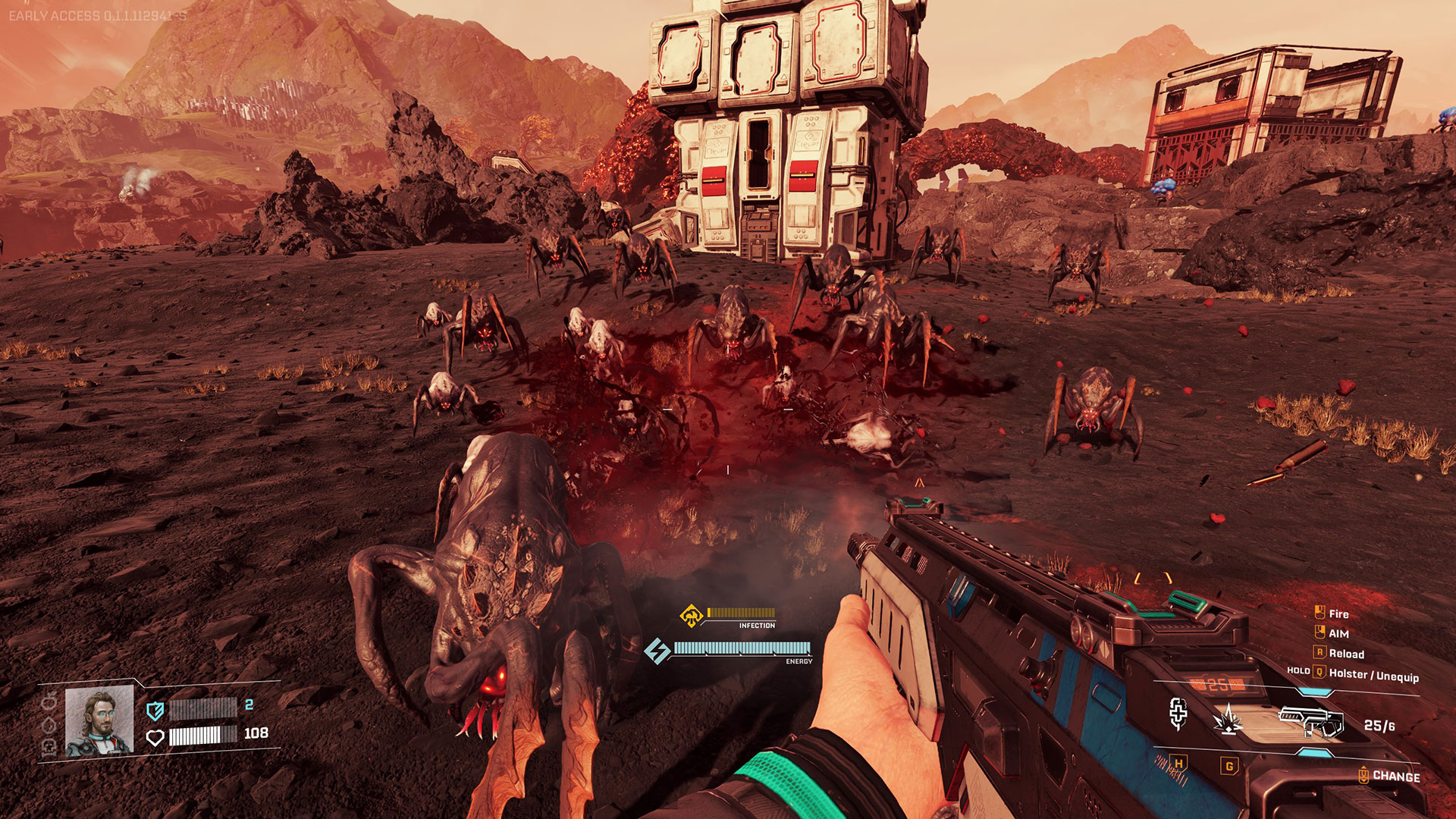The width and height of the screenshot is (1456, 819).
Task: Click the yellow infection status icon
Action: click(691, 615)
